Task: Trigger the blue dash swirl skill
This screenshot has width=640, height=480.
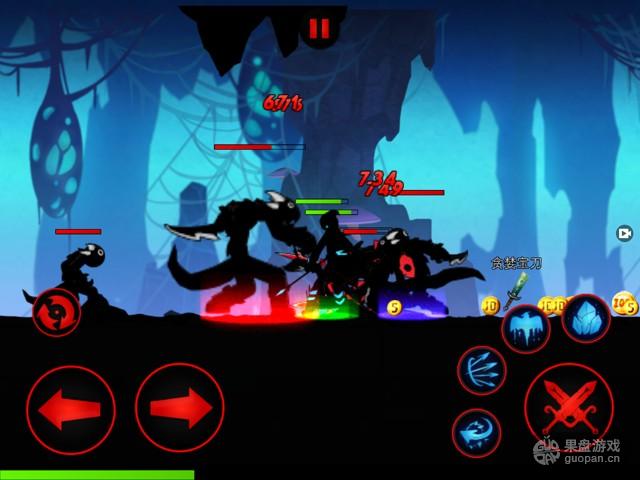Action: (476, 432)
